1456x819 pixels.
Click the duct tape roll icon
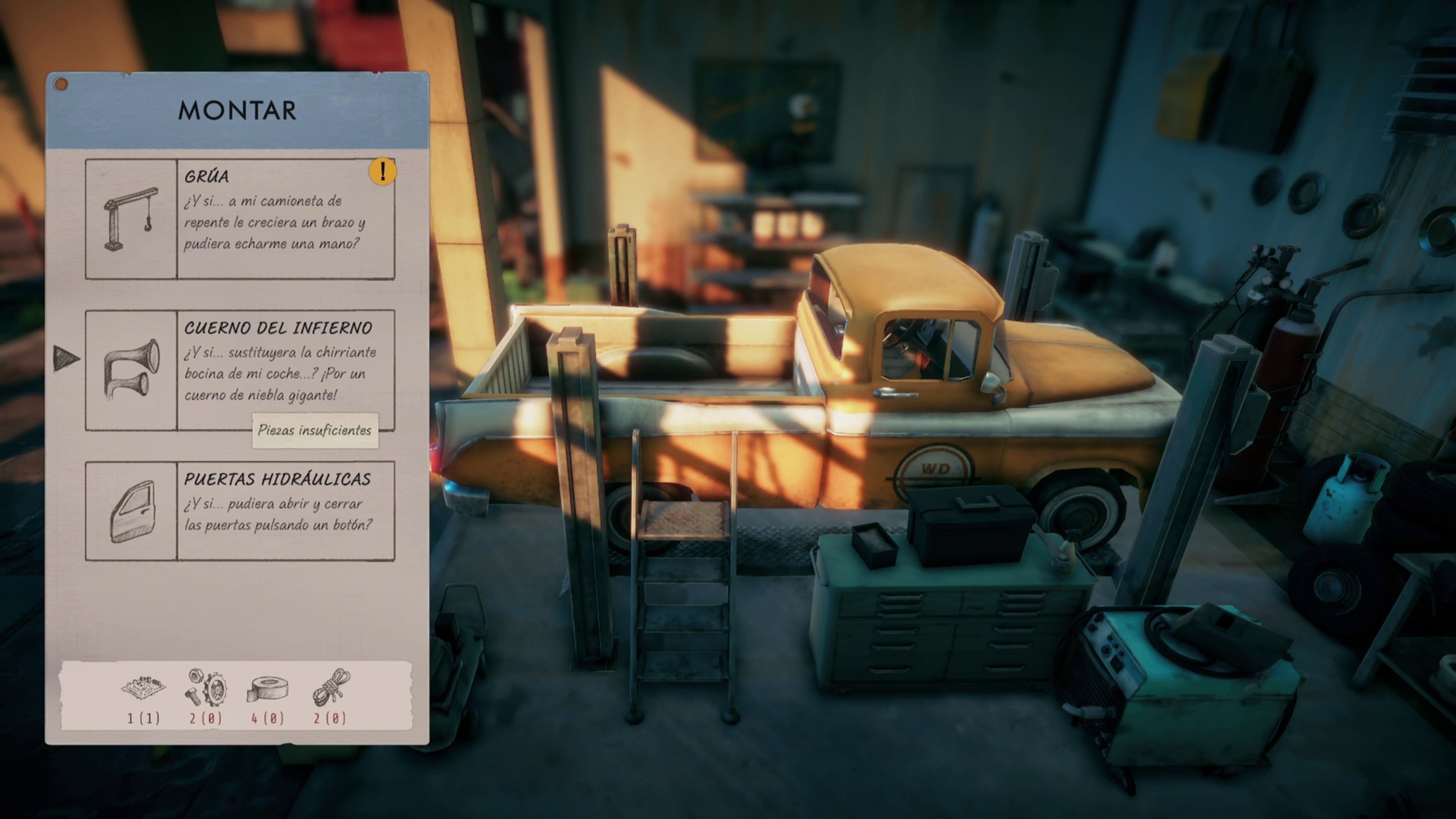268,689
